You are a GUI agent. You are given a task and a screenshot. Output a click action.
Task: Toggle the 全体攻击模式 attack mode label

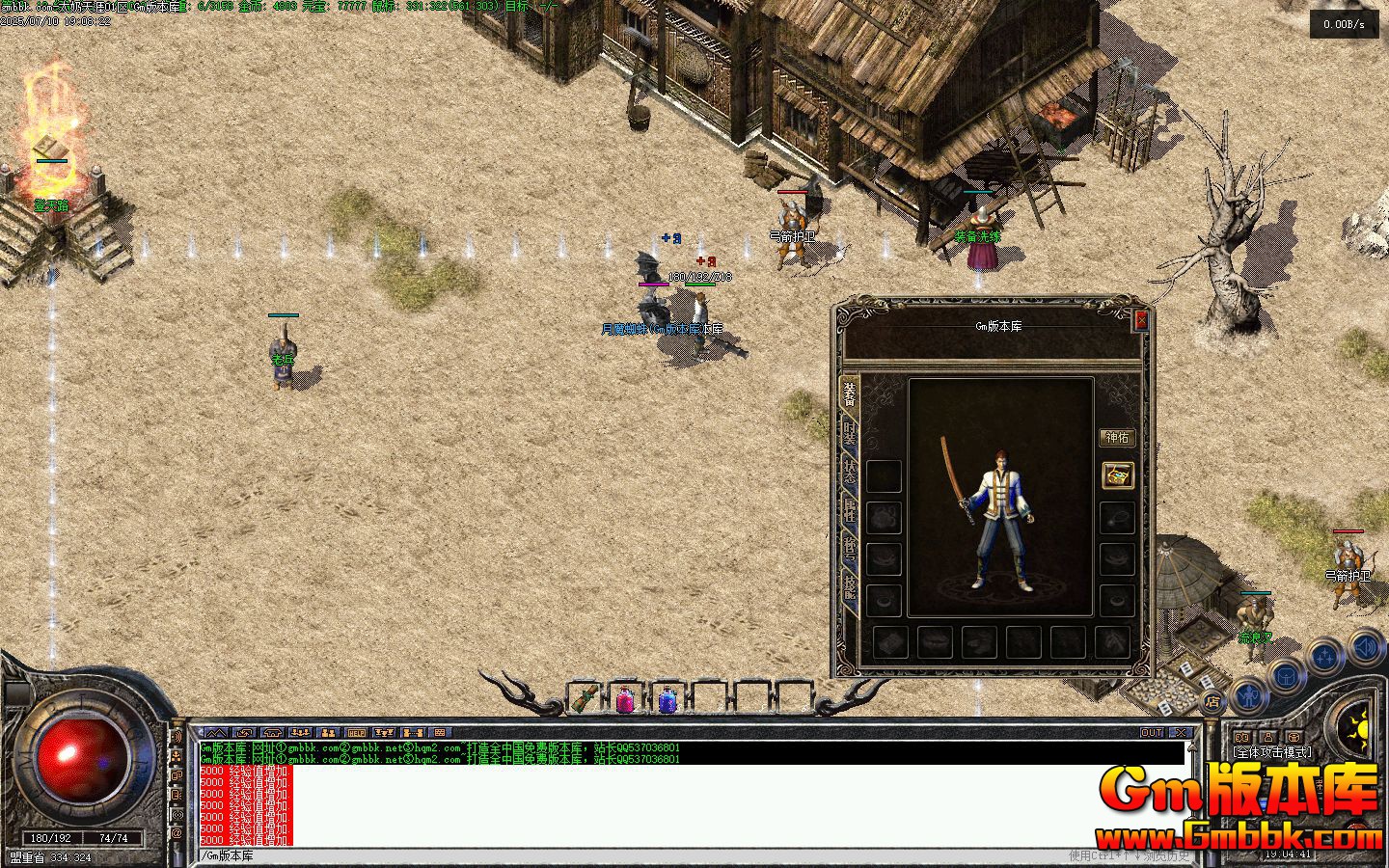1272,752
